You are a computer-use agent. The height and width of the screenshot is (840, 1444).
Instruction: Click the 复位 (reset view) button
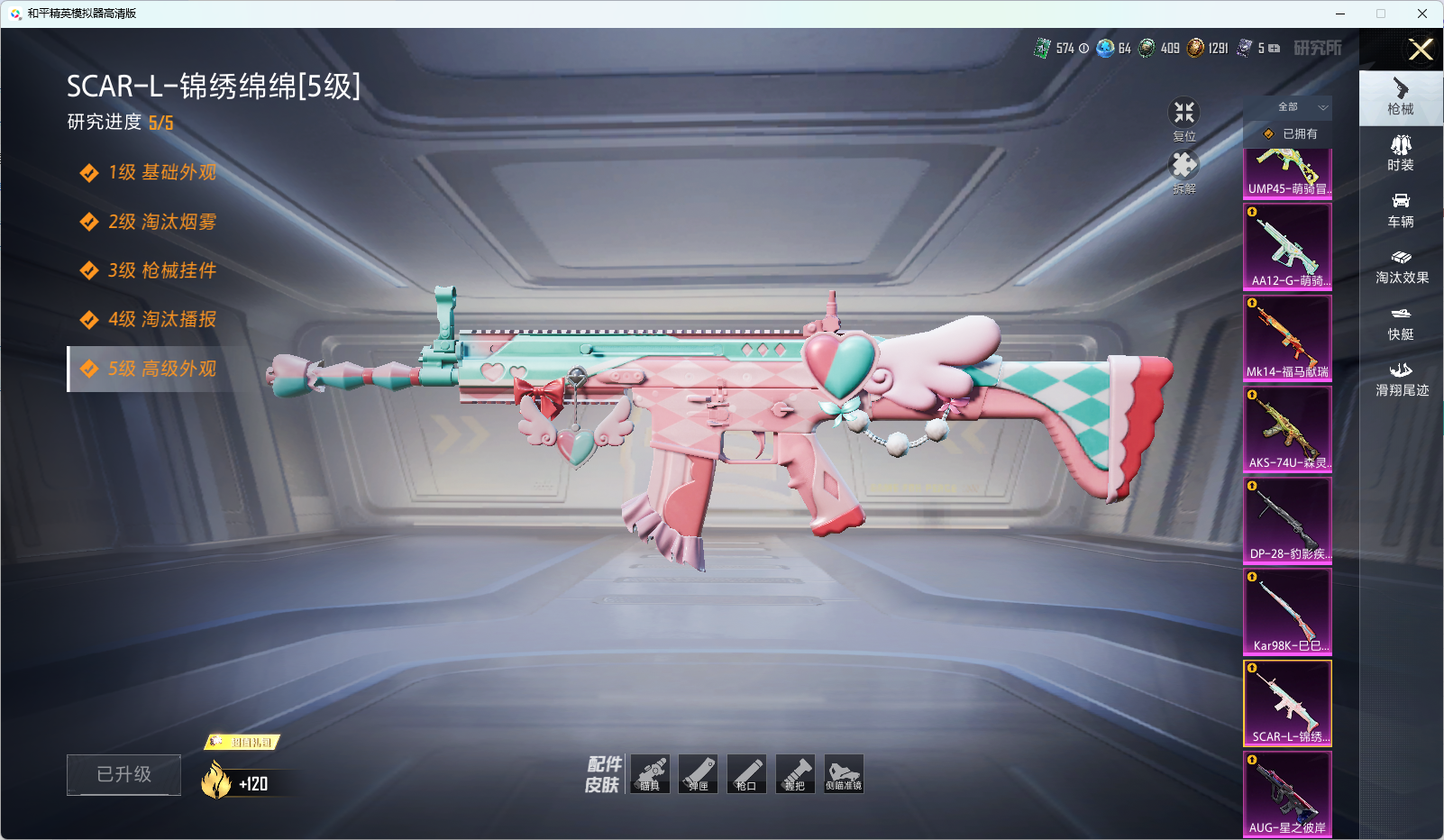pyautogui.click(x=1184, y=119)
